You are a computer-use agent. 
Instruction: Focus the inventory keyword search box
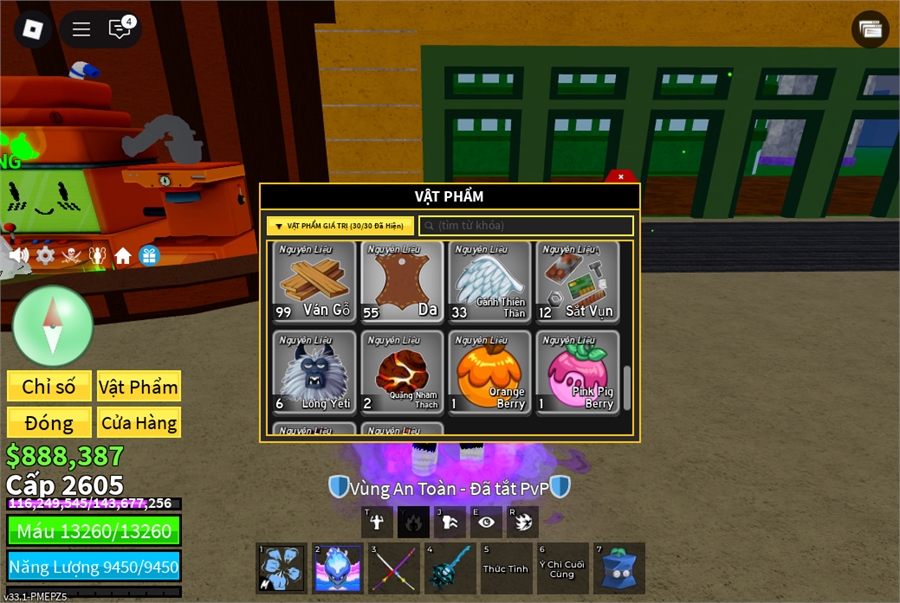[x=526, y=226]
